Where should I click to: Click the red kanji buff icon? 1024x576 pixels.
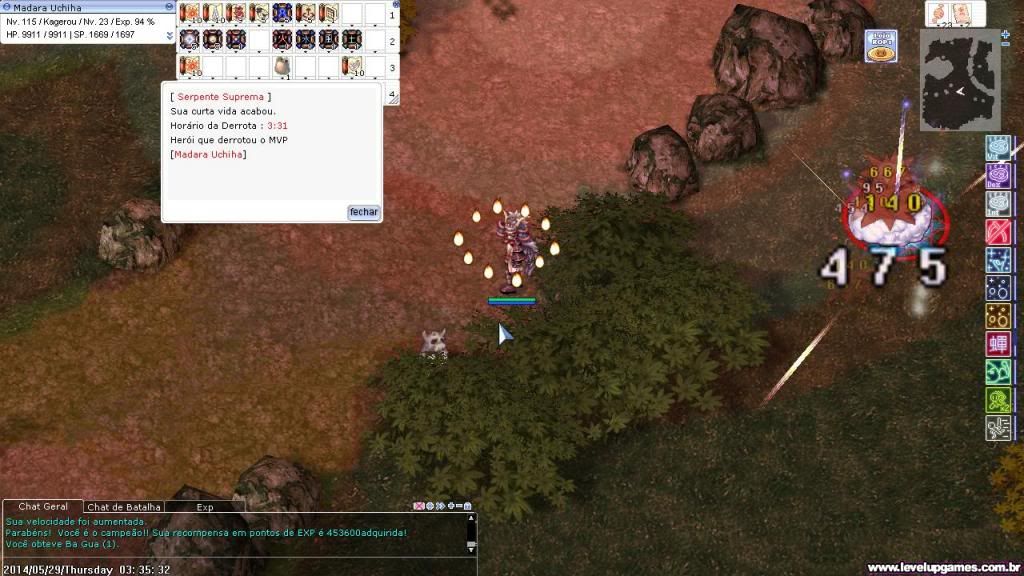[x=997, y=345]
